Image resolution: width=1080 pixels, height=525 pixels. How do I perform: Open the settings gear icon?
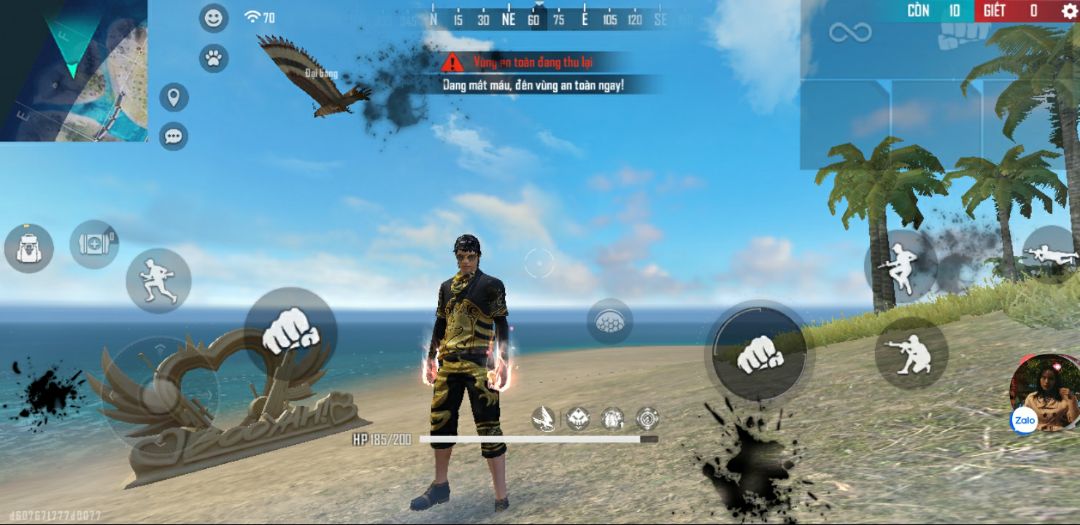click(x=1069, y=11)
